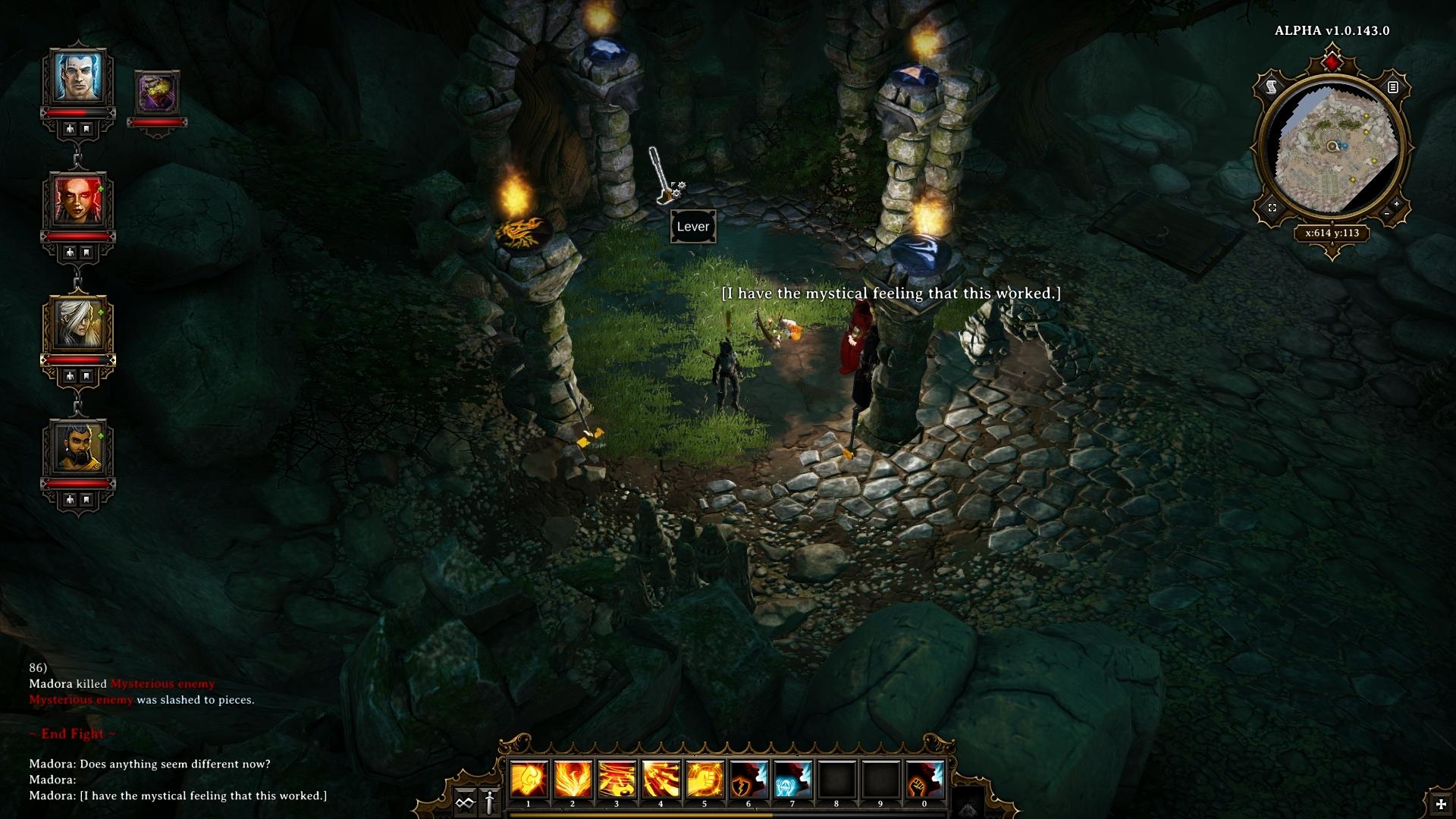This screenshot has height=819, width=1456.
Task: Activate the blue terrified face shout skill
Action: click(792, 780)
